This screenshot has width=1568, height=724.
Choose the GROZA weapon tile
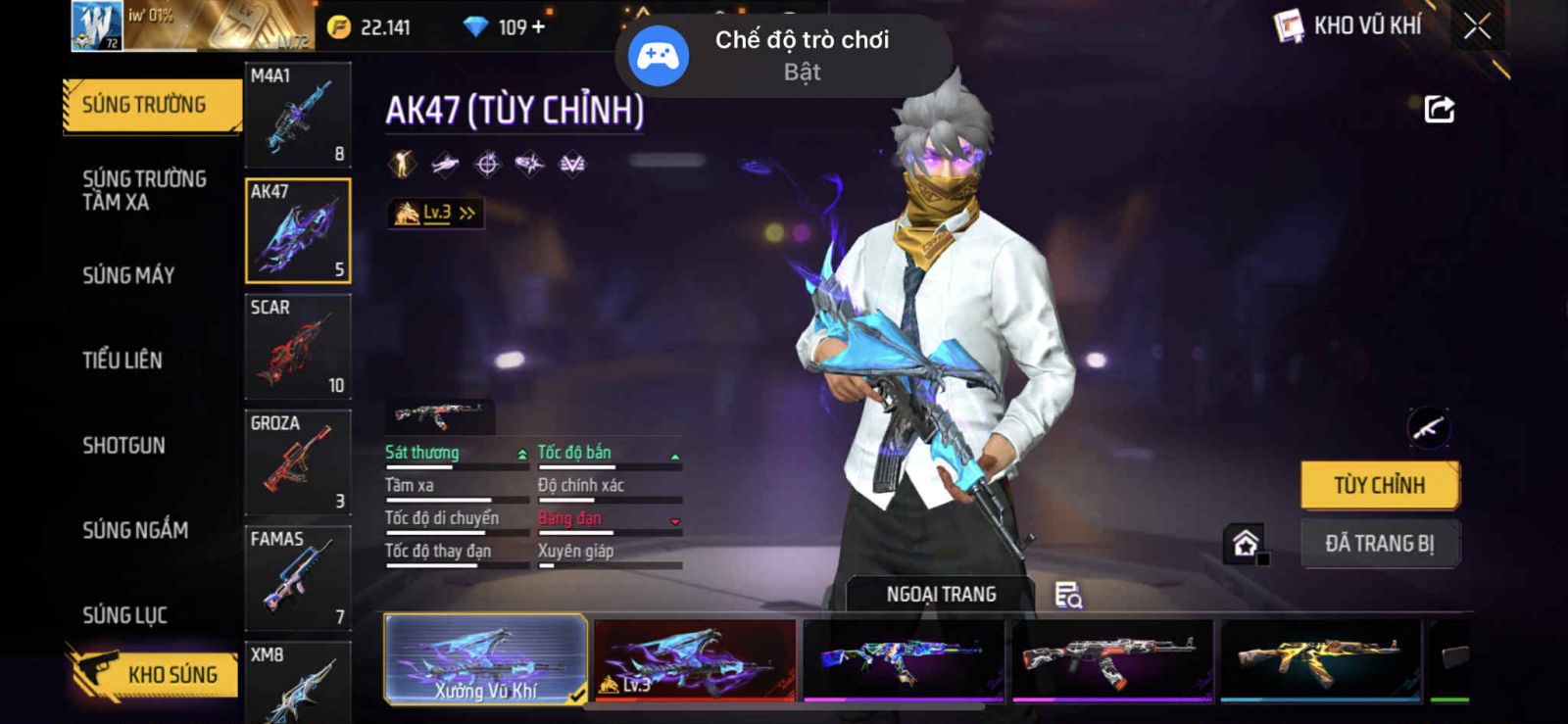[298, 461]
